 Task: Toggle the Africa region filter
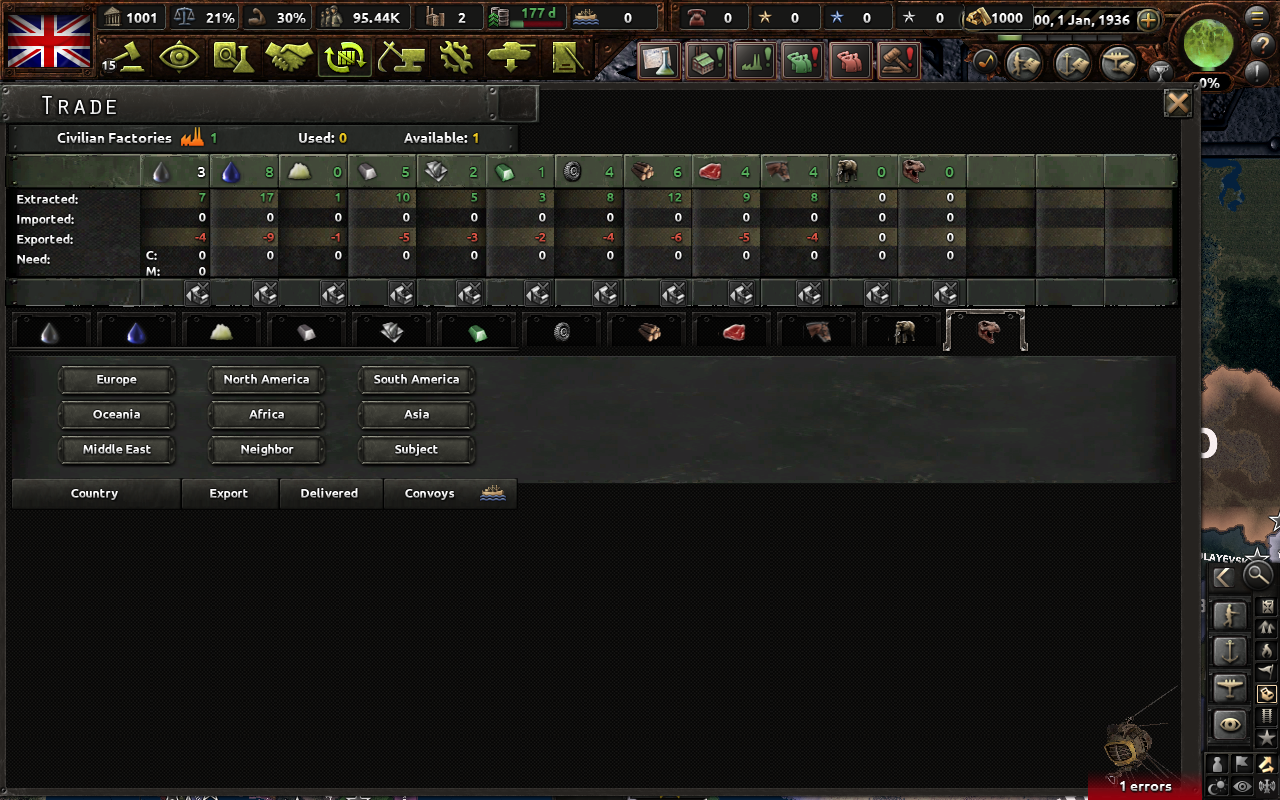(x=266, y=414)
